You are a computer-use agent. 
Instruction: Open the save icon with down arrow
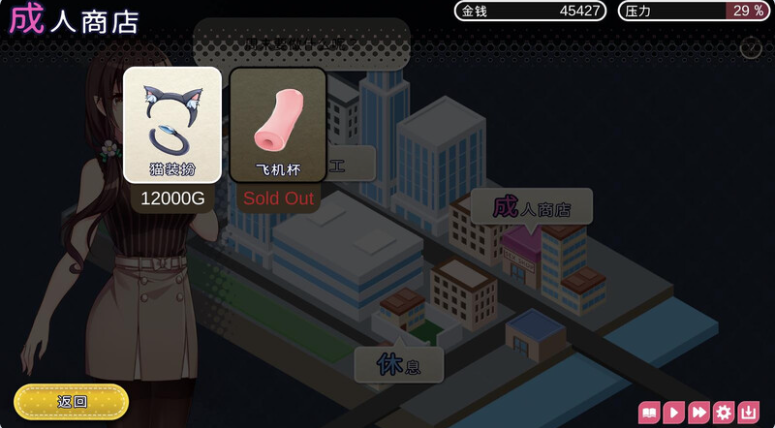[x=749, y=412]
